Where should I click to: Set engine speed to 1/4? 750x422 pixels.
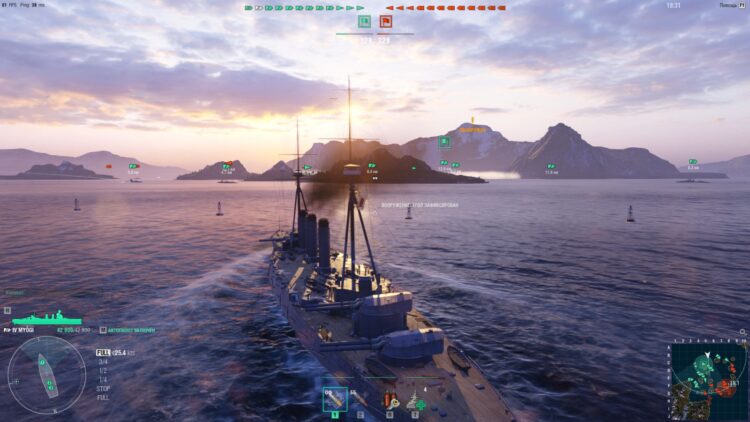[102, 379]
